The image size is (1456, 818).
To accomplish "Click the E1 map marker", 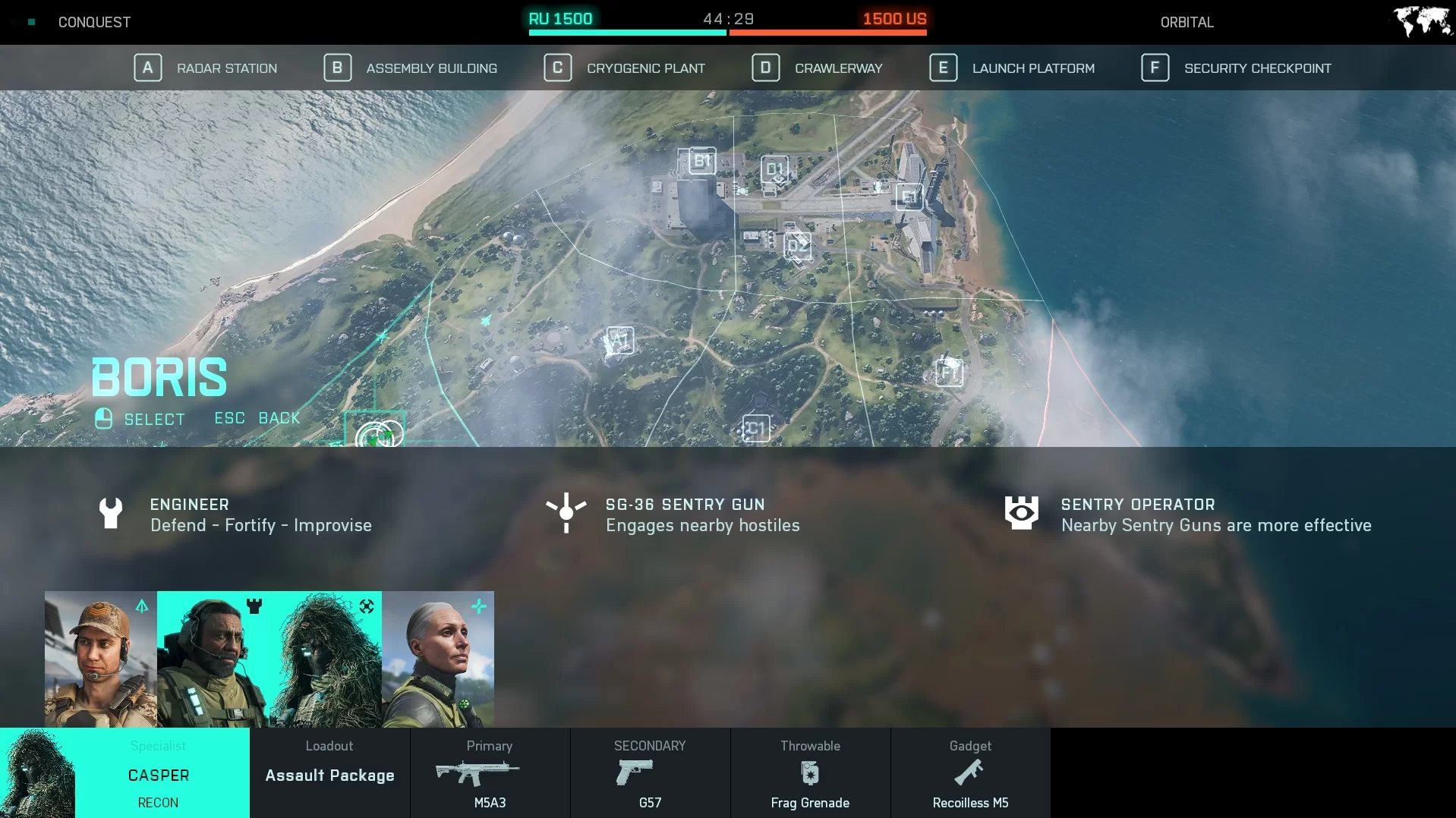I will 909,197.
